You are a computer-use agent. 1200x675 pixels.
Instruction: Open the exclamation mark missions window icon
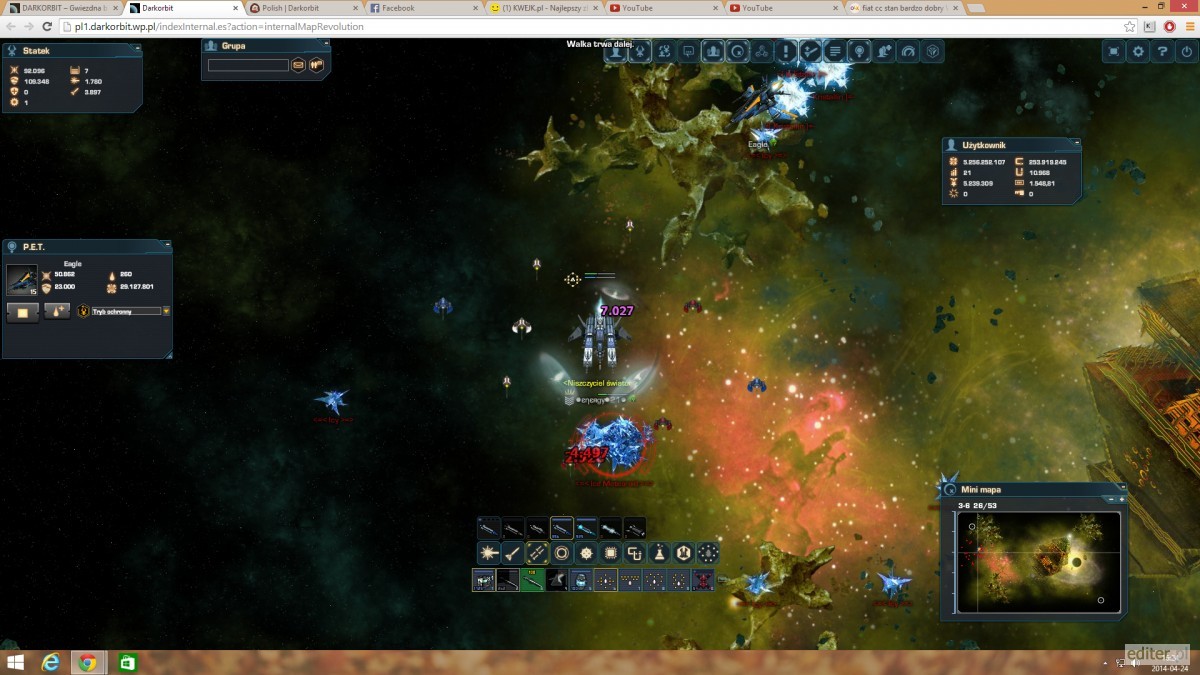pos(786,51)
